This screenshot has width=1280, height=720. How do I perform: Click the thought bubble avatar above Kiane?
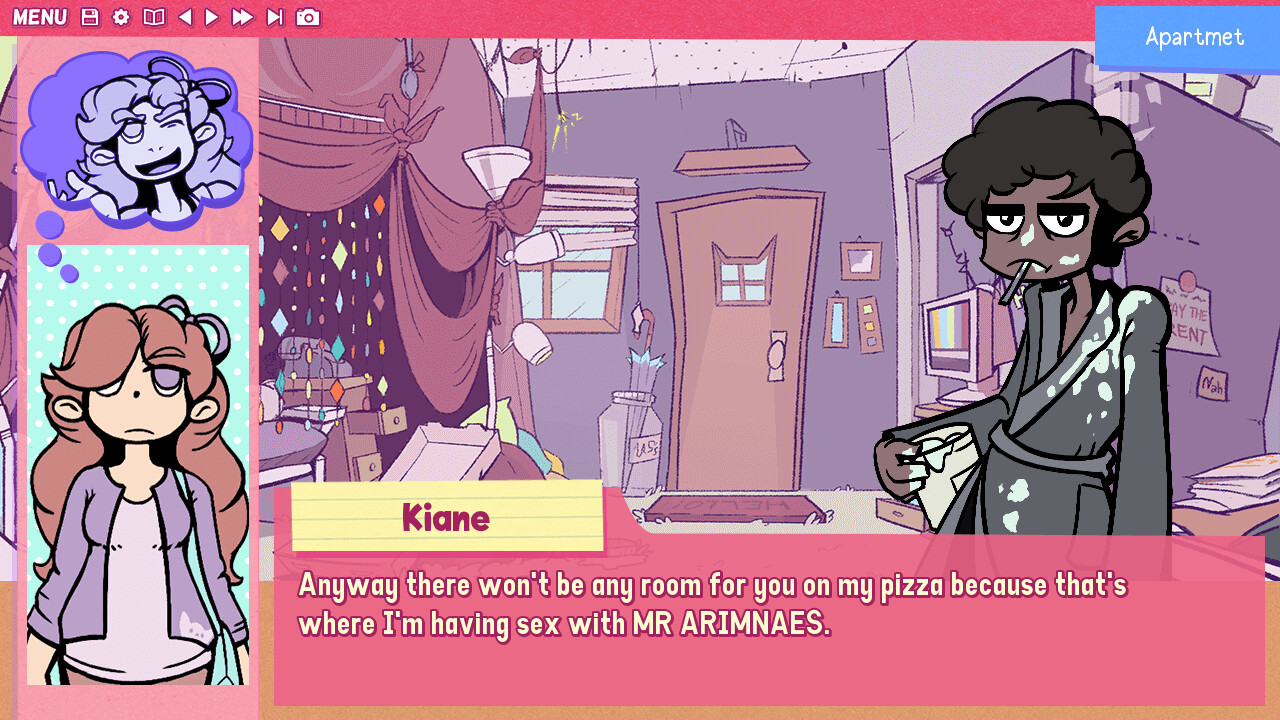point(140,135)
